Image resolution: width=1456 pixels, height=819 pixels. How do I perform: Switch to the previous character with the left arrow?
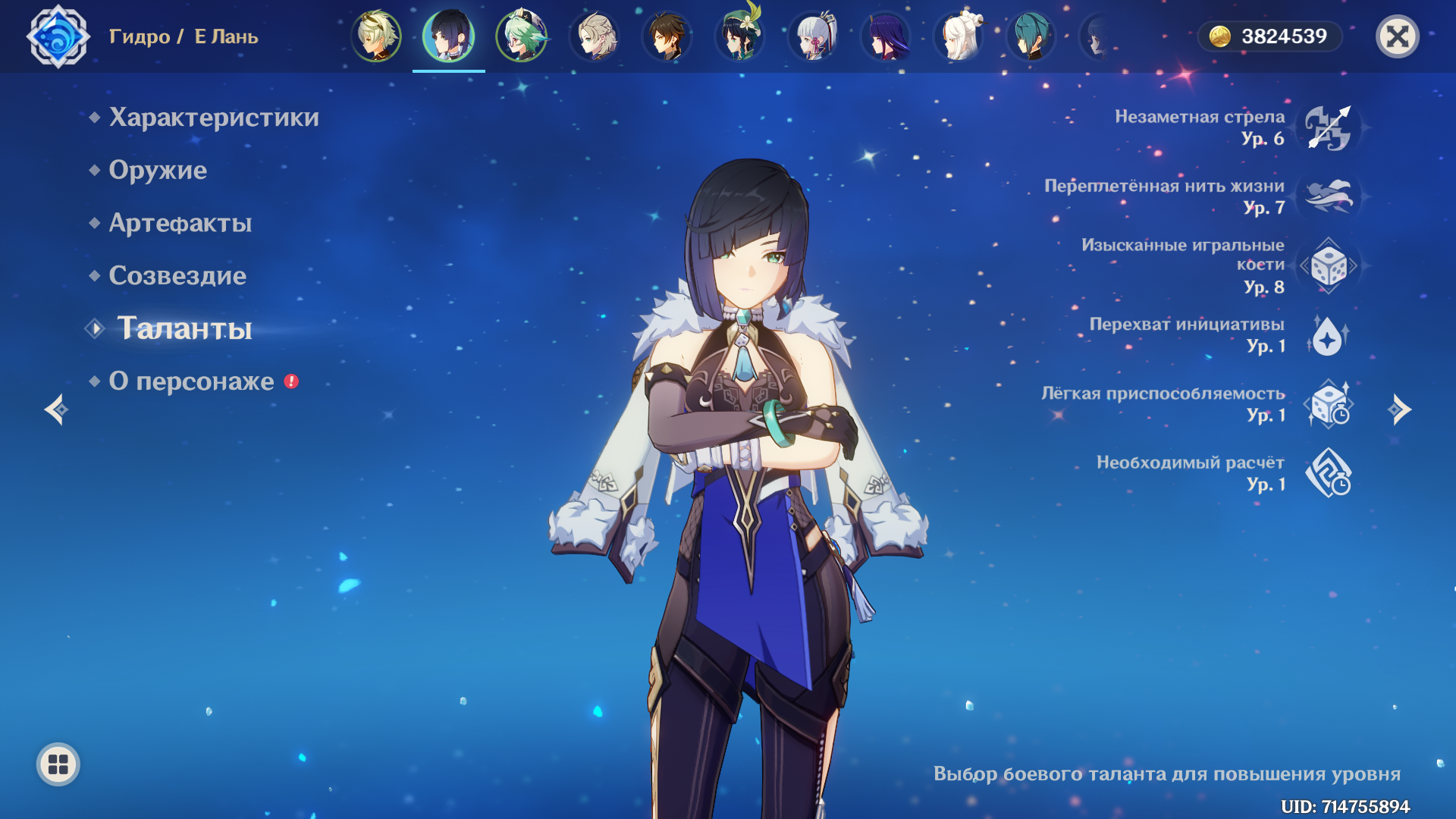pyautogui.click(x=56, y=409)
